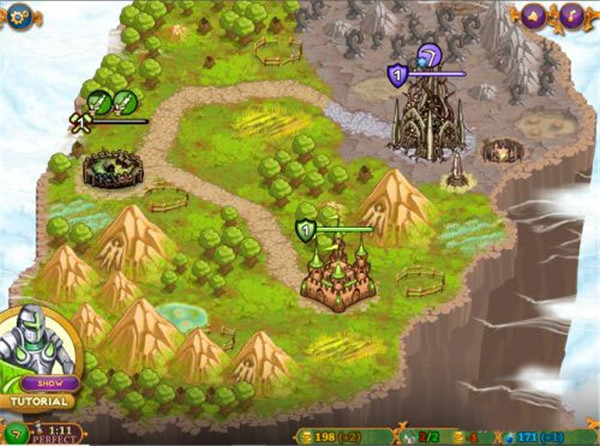Screen dimensions: 600x446
Task: Click the purple level 1 shield badge
Action: click(x=399, y=75)
